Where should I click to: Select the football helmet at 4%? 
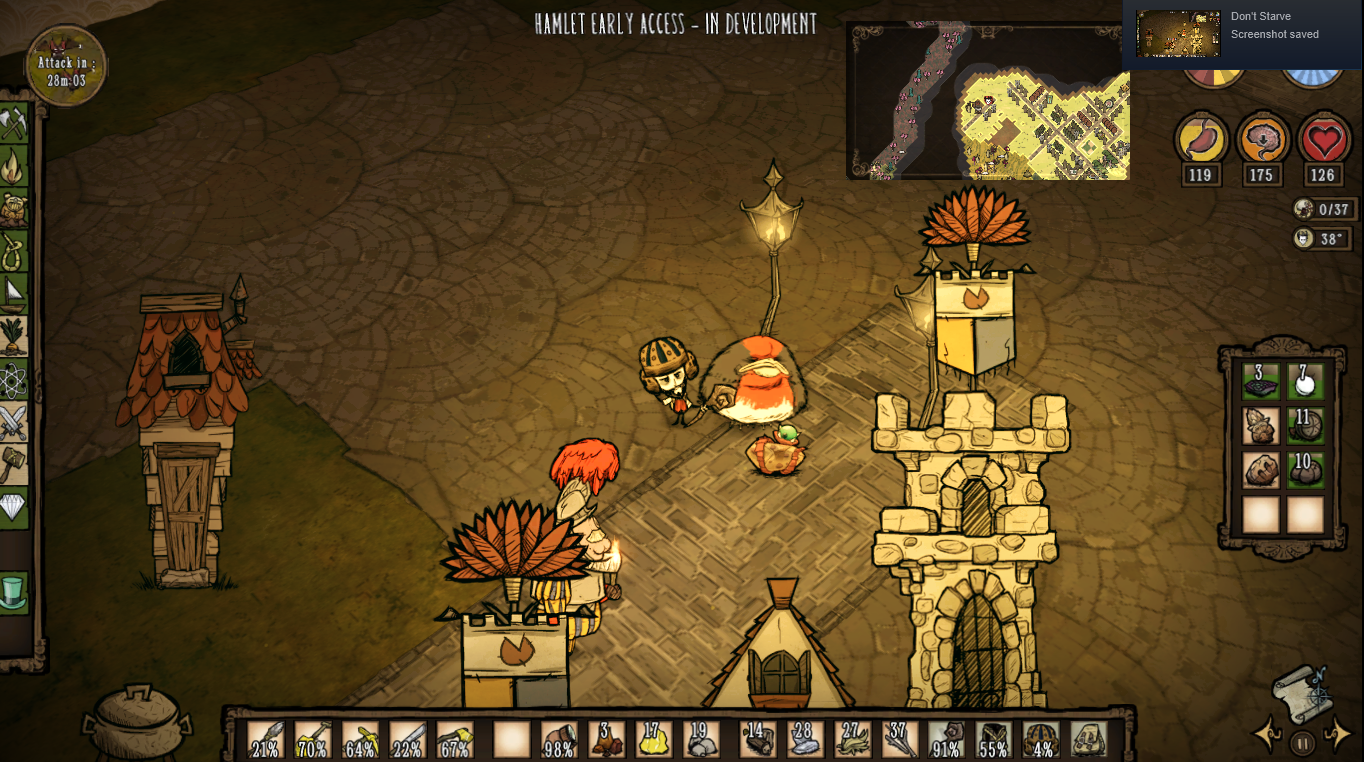coord(1041,740)
